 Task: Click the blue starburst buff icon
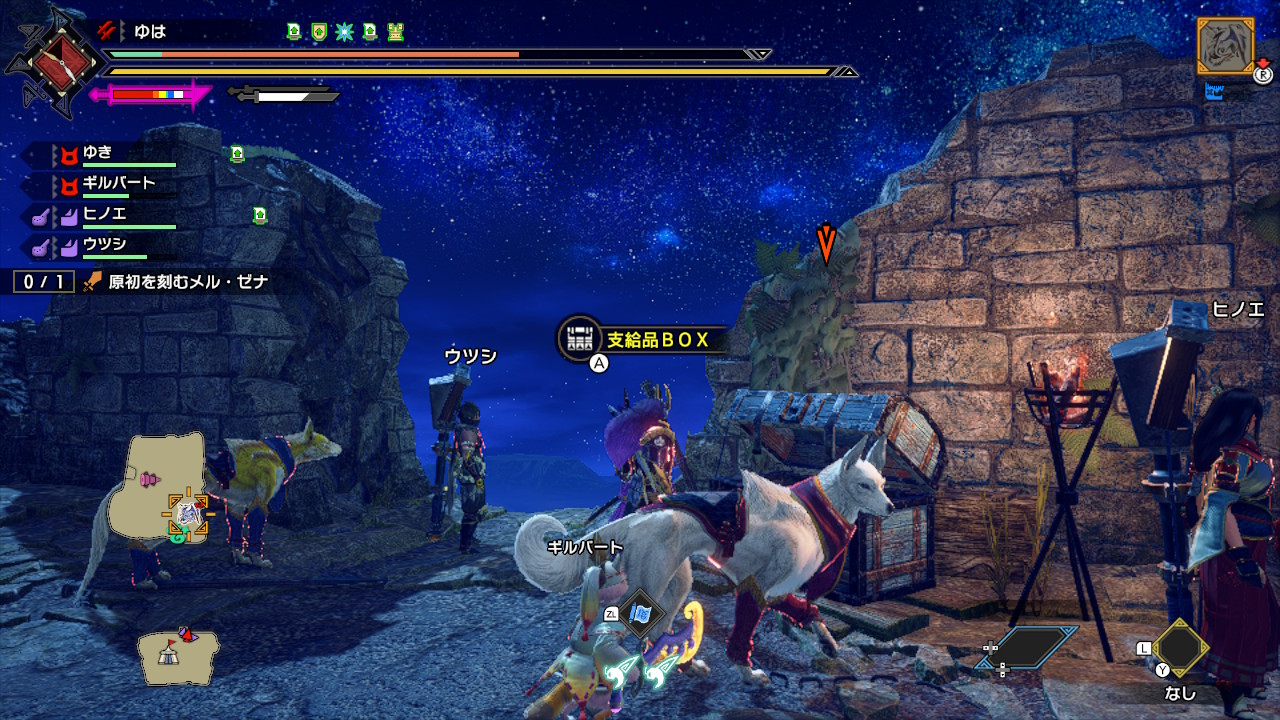tap(344, 32)
